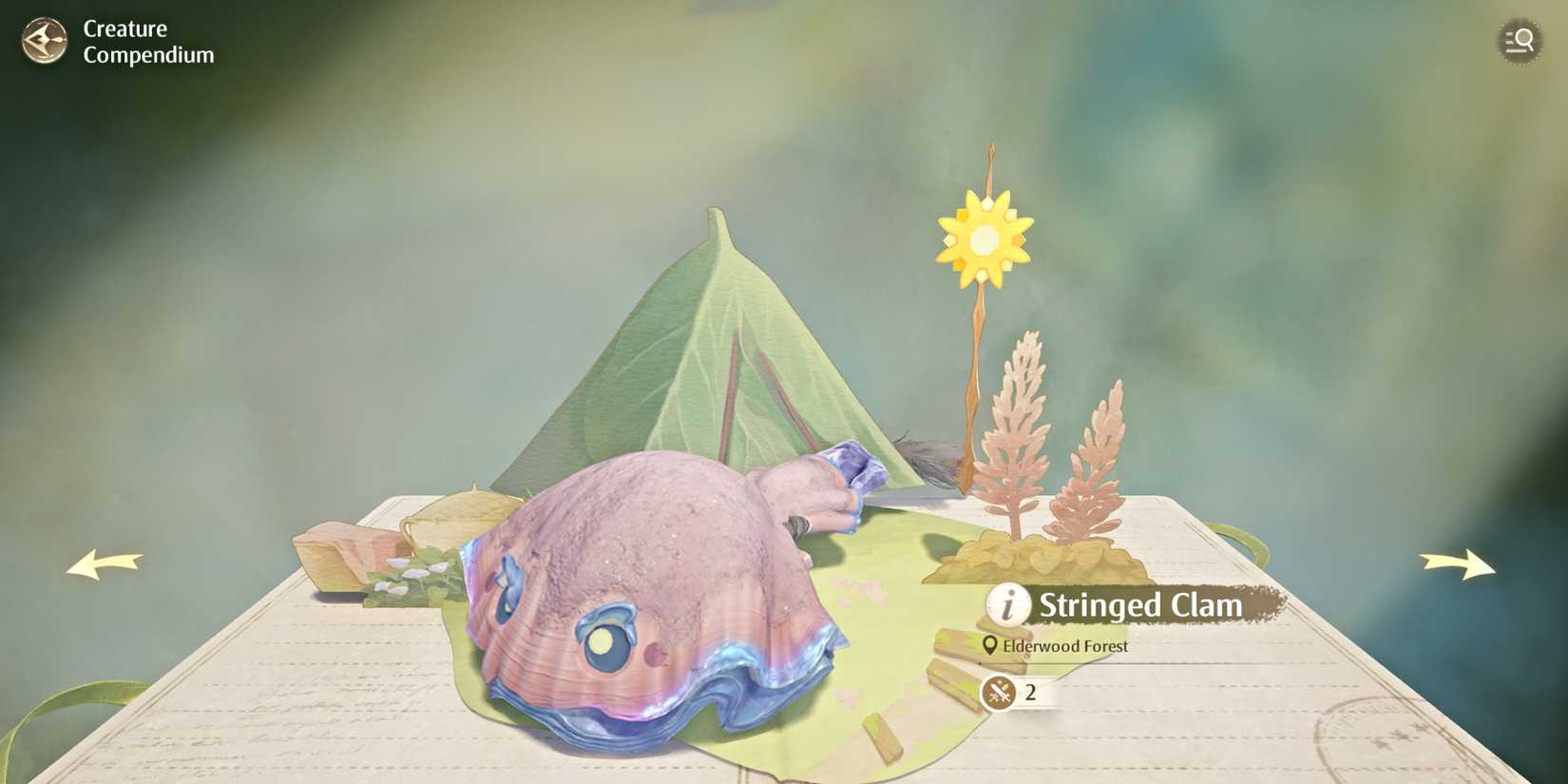Open the compendium search filter
Image resolution: width=1568 pixels, height=784 pixels.
pyautogui.click(x=1520, y=41)
